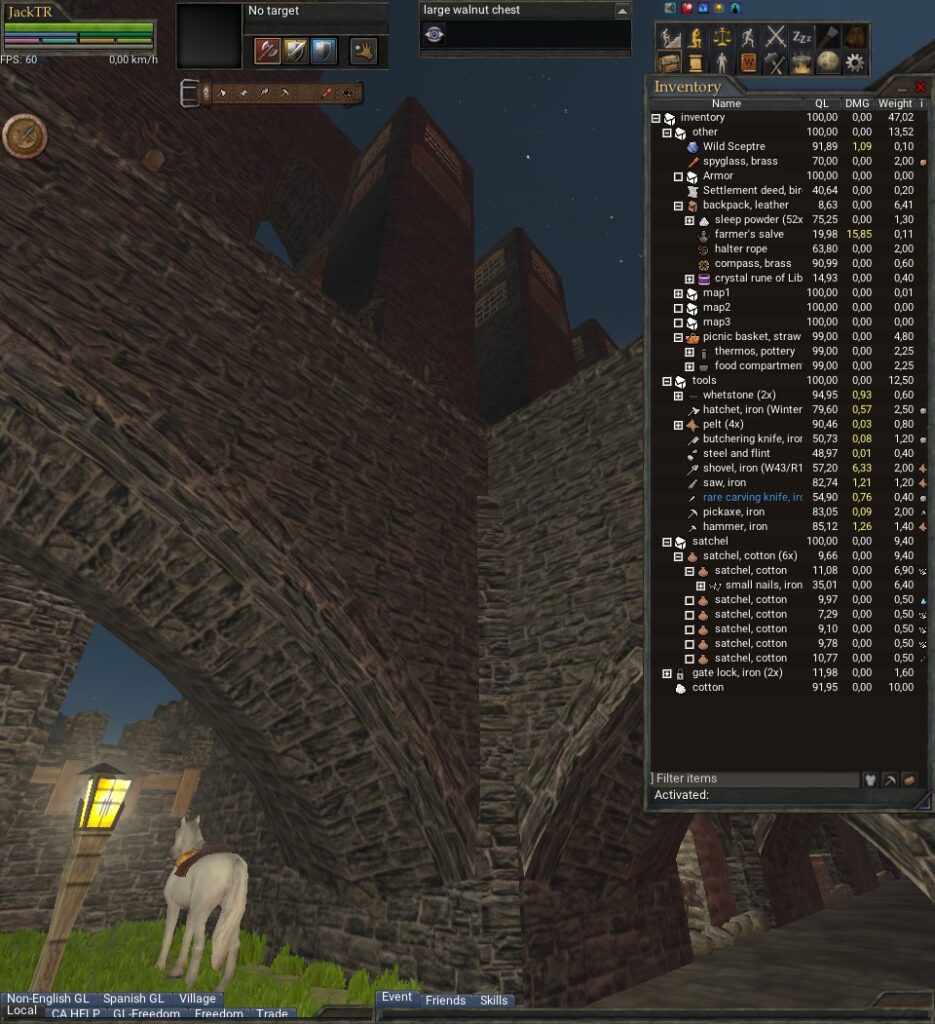935x1024 pixels.
Task: Click the sleep Zzz icon
Action: (802, 37)
